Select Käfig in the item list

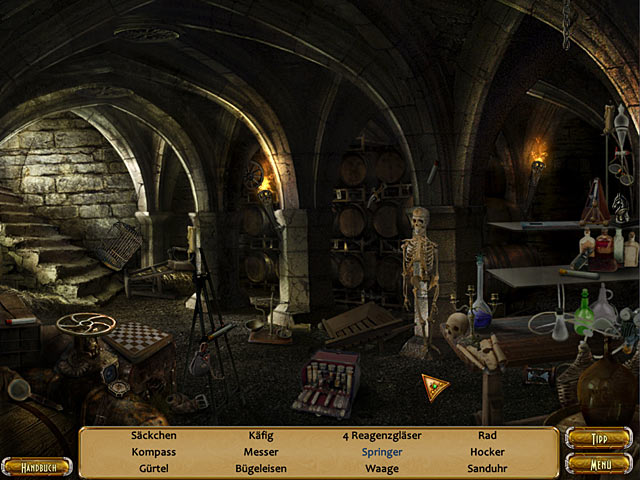click(x=260, y=436)
